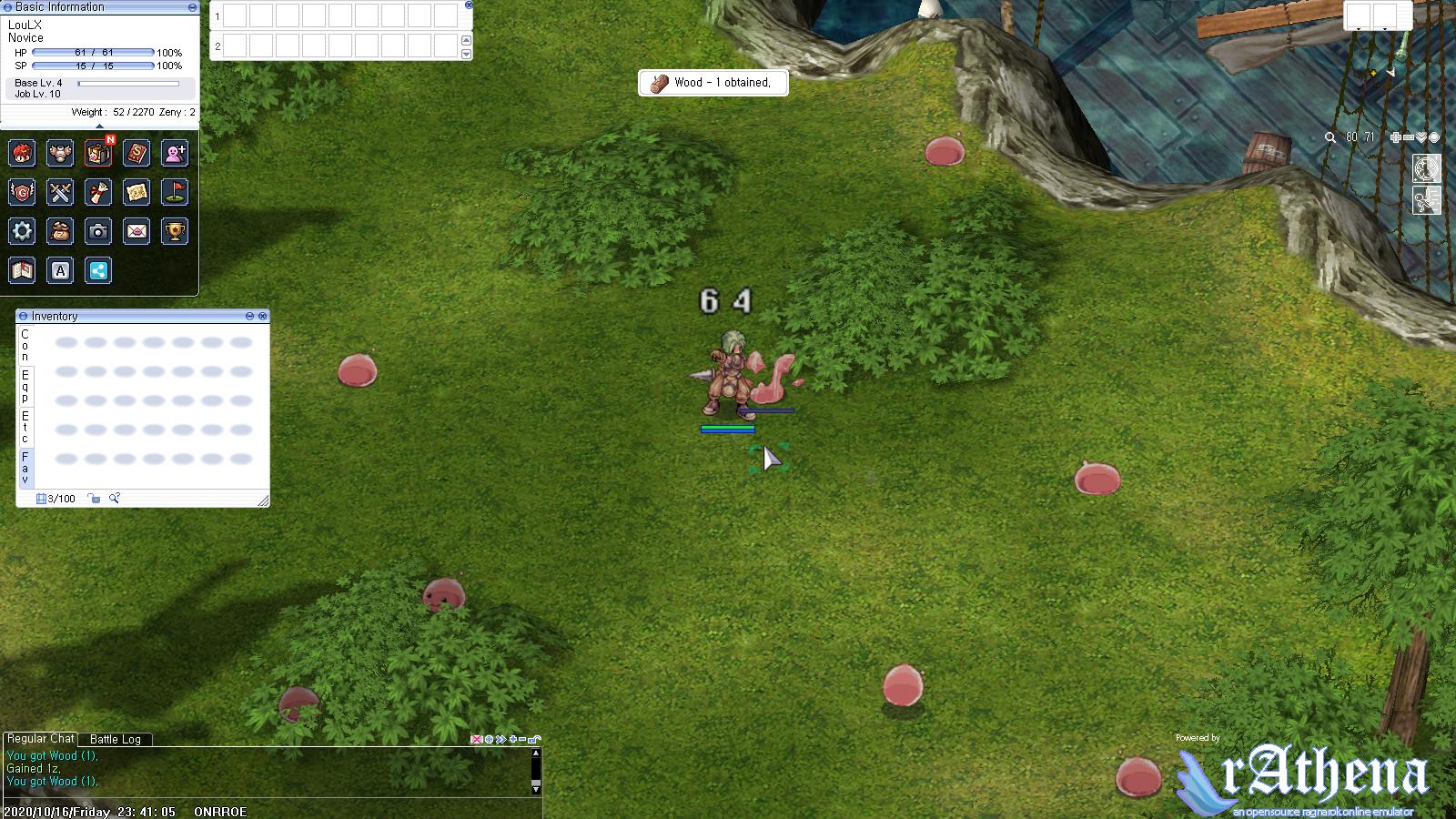This screenshot has height=819, width=1456.
Task: Open the Achievements trophy icon
Action: (175, 231)
